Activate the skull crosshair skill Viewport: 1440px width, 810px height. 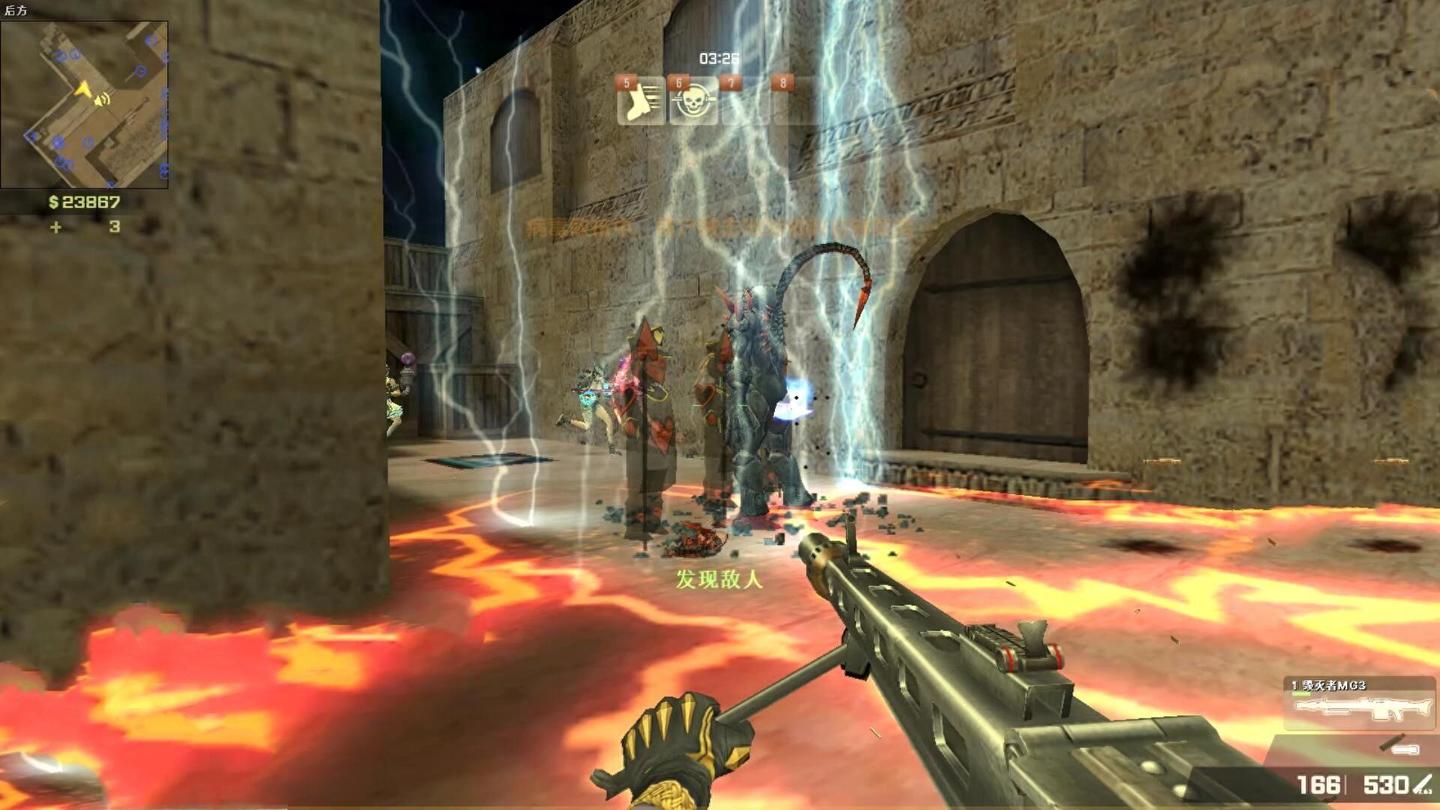pos(693,101)
